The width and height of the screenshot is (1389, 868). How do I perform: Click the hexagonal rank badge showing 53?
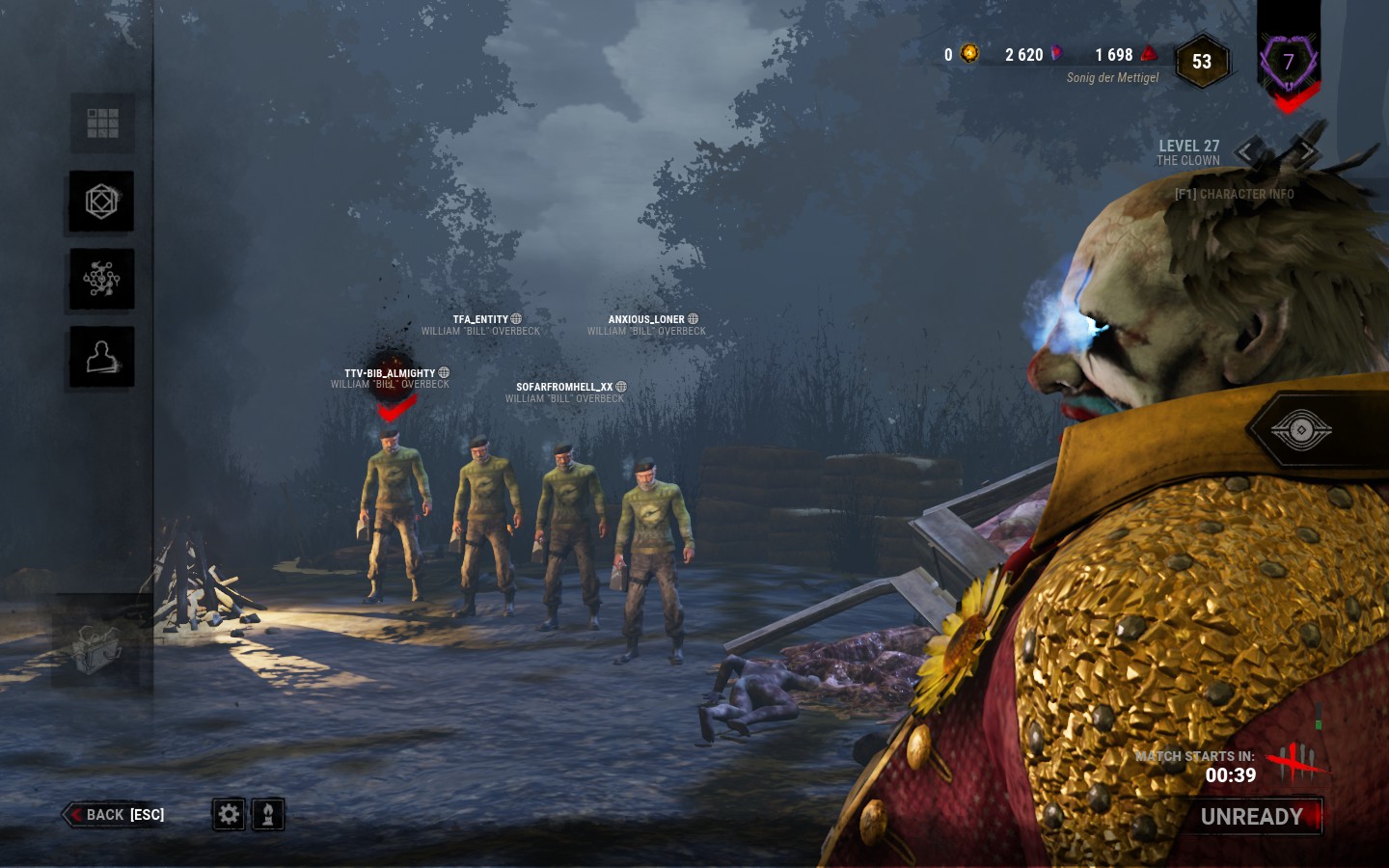point(1202,61)
